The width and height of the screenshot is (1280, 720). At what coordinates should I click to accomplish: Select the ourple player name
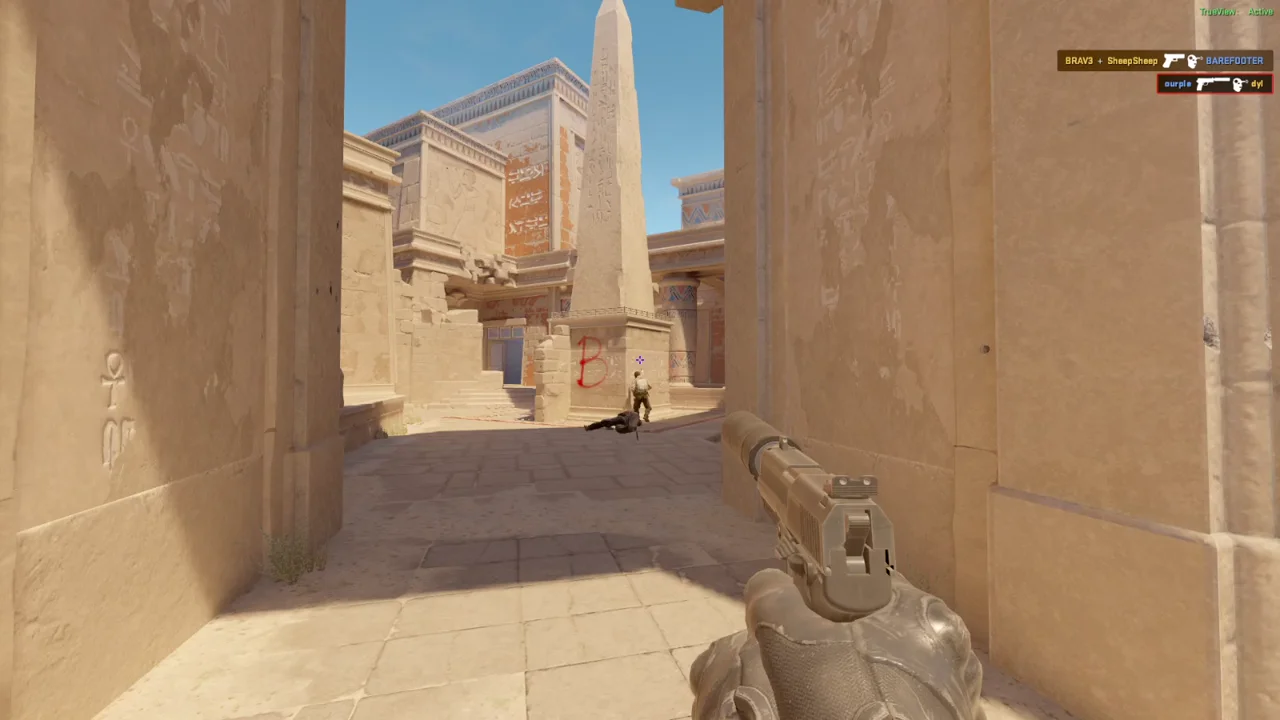click(x=1176, y=84)
